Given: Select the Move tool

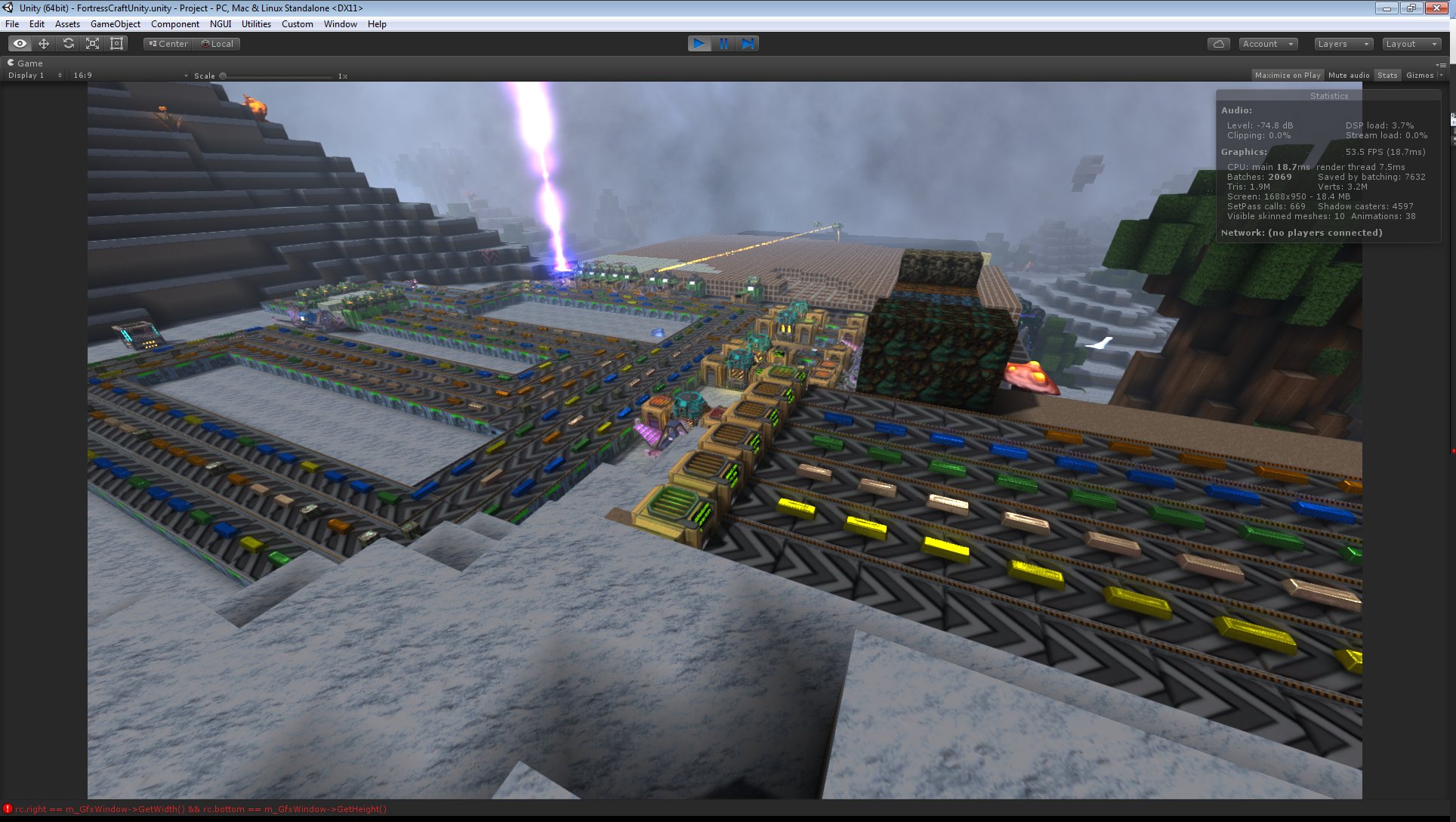Looking at the screenshot, I should [44, 43].
